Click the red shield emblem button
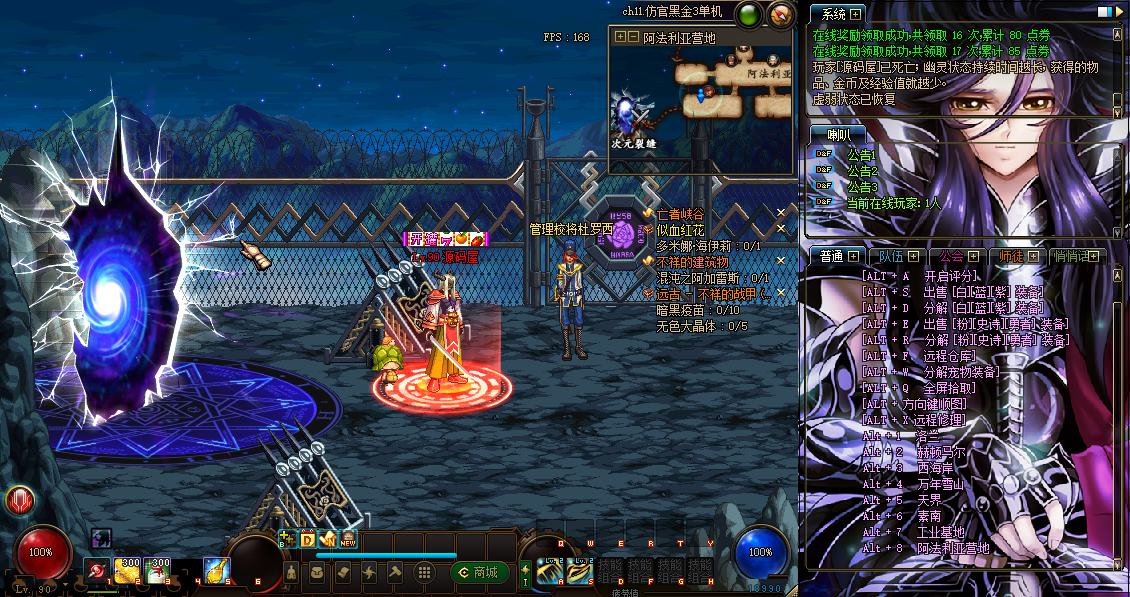This screenshot has height=597, width=1130. click(x=19, y=500)
